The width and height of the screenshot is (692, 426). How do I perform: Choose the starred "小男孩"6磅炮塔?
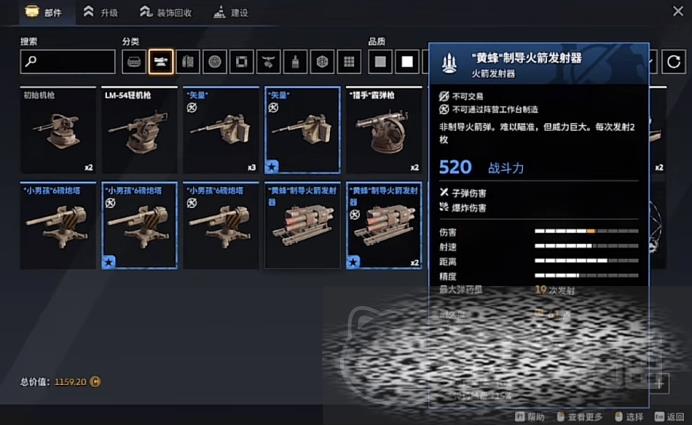click(139, 225)
